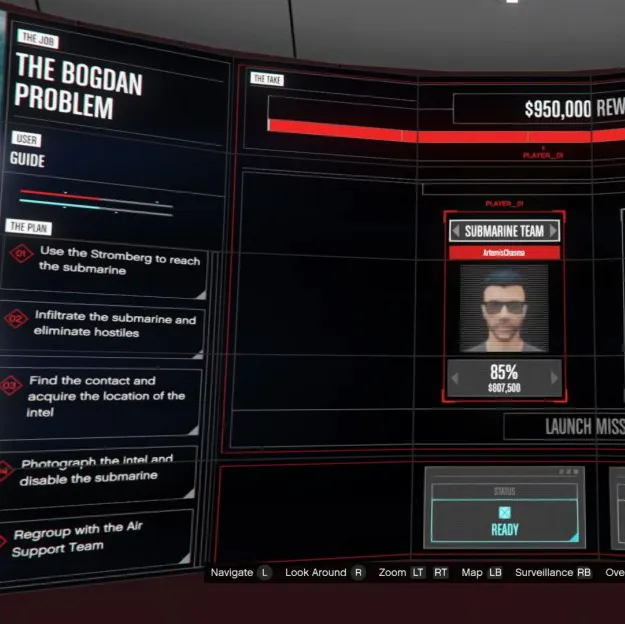Switch to the next team role with the right arrow
Image resolution: width=625 pixels, height=624 pixels.
(x=552, y=232)
